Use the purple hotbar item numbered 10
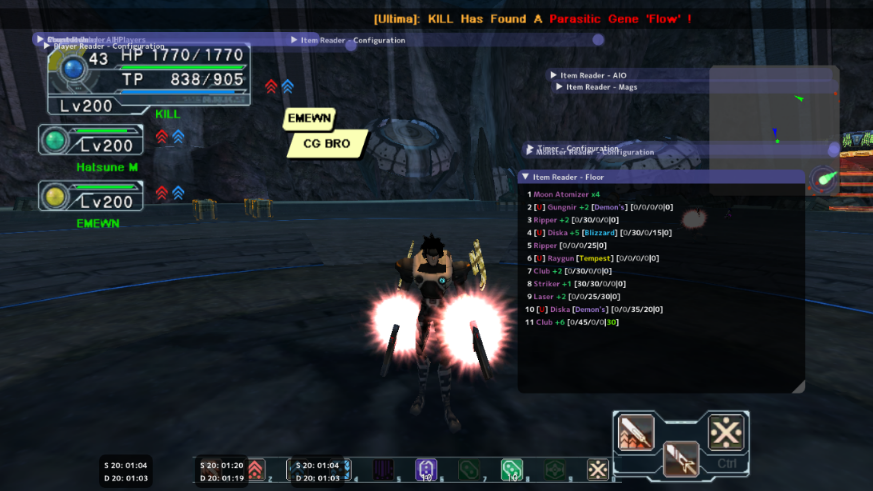Screen dimensions: 873x491 [425, 469]
